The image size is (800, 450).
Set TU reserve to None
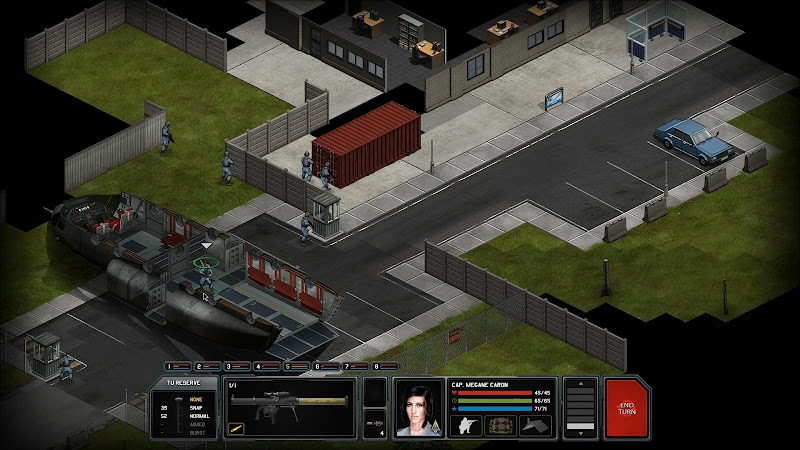point(196,399)
